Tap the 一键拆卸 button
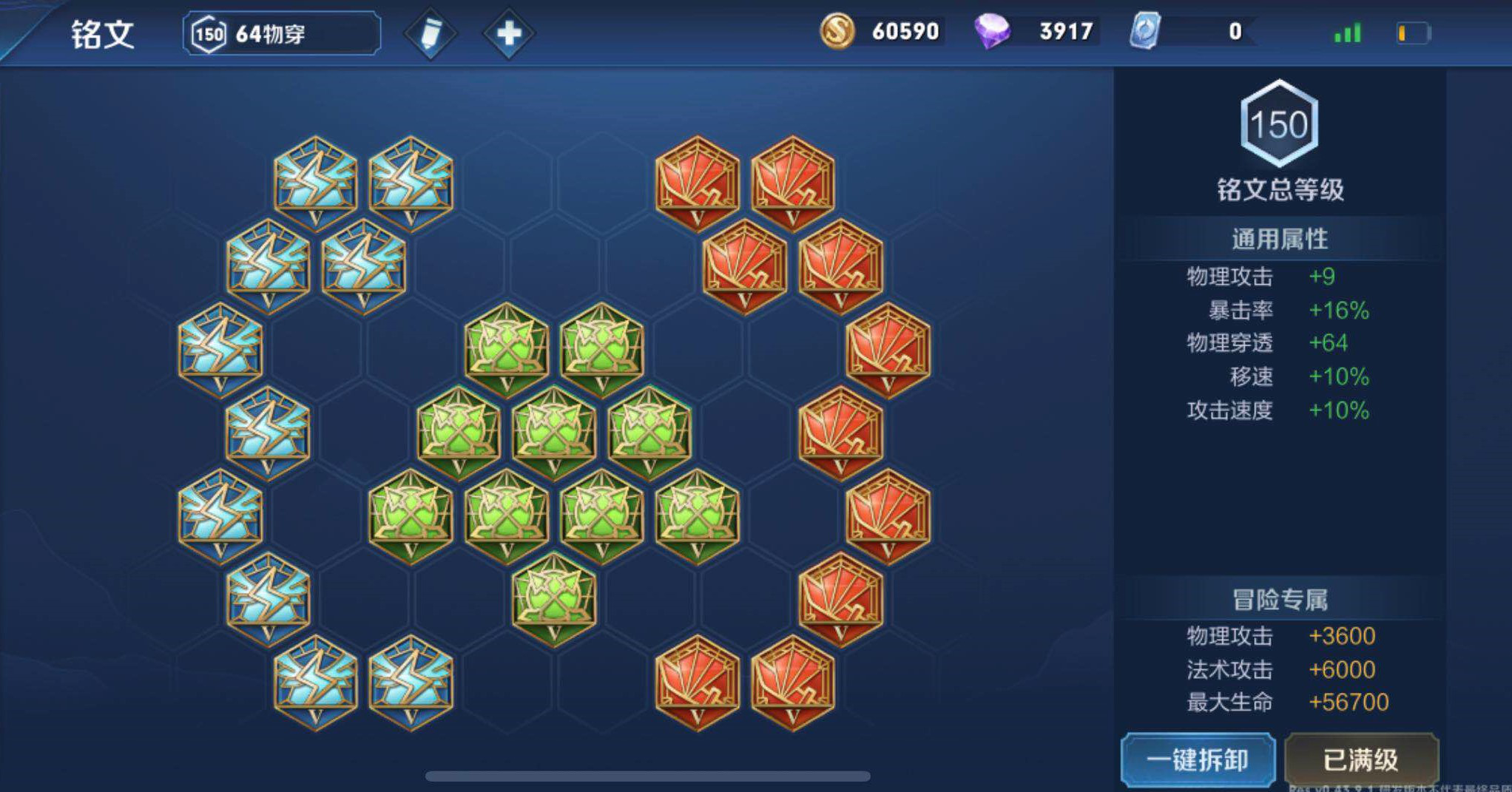Image resolution: width=1512 pixels, height=792 pixels. 1198,759
